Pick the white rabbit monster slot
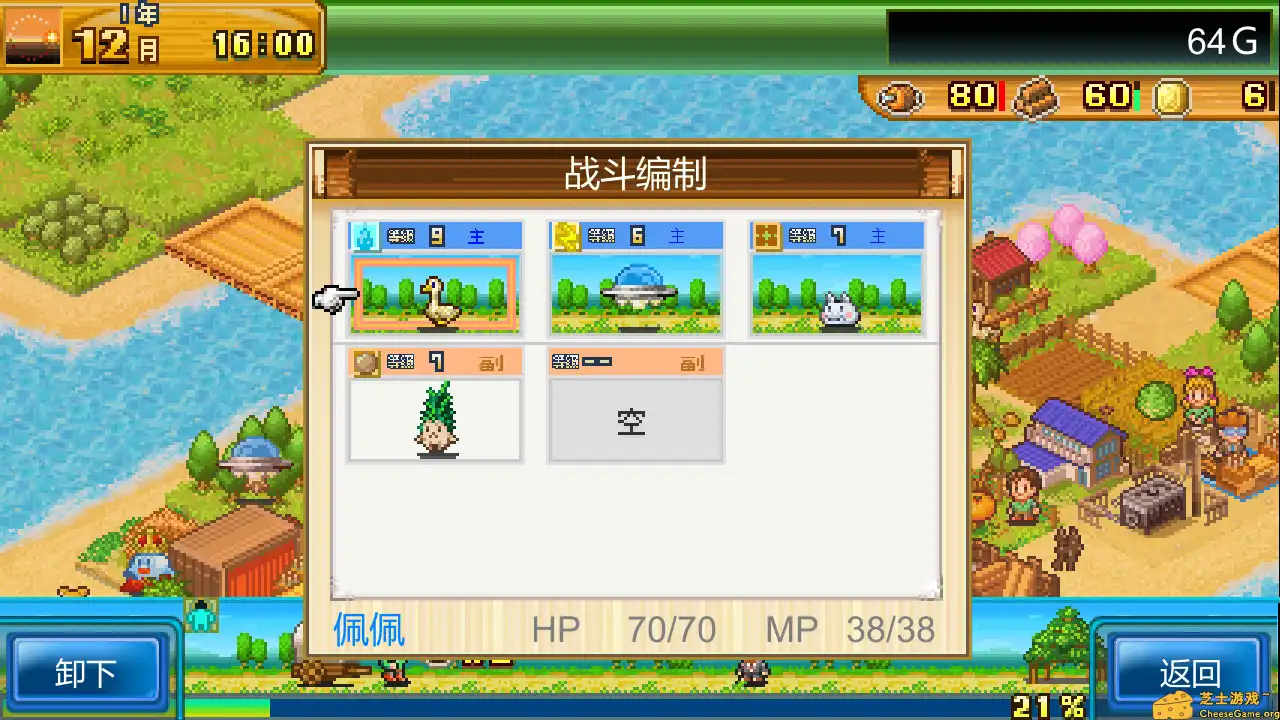This screenshot has height=720, width=1280. pyautogui.click(x=837, y=294)
